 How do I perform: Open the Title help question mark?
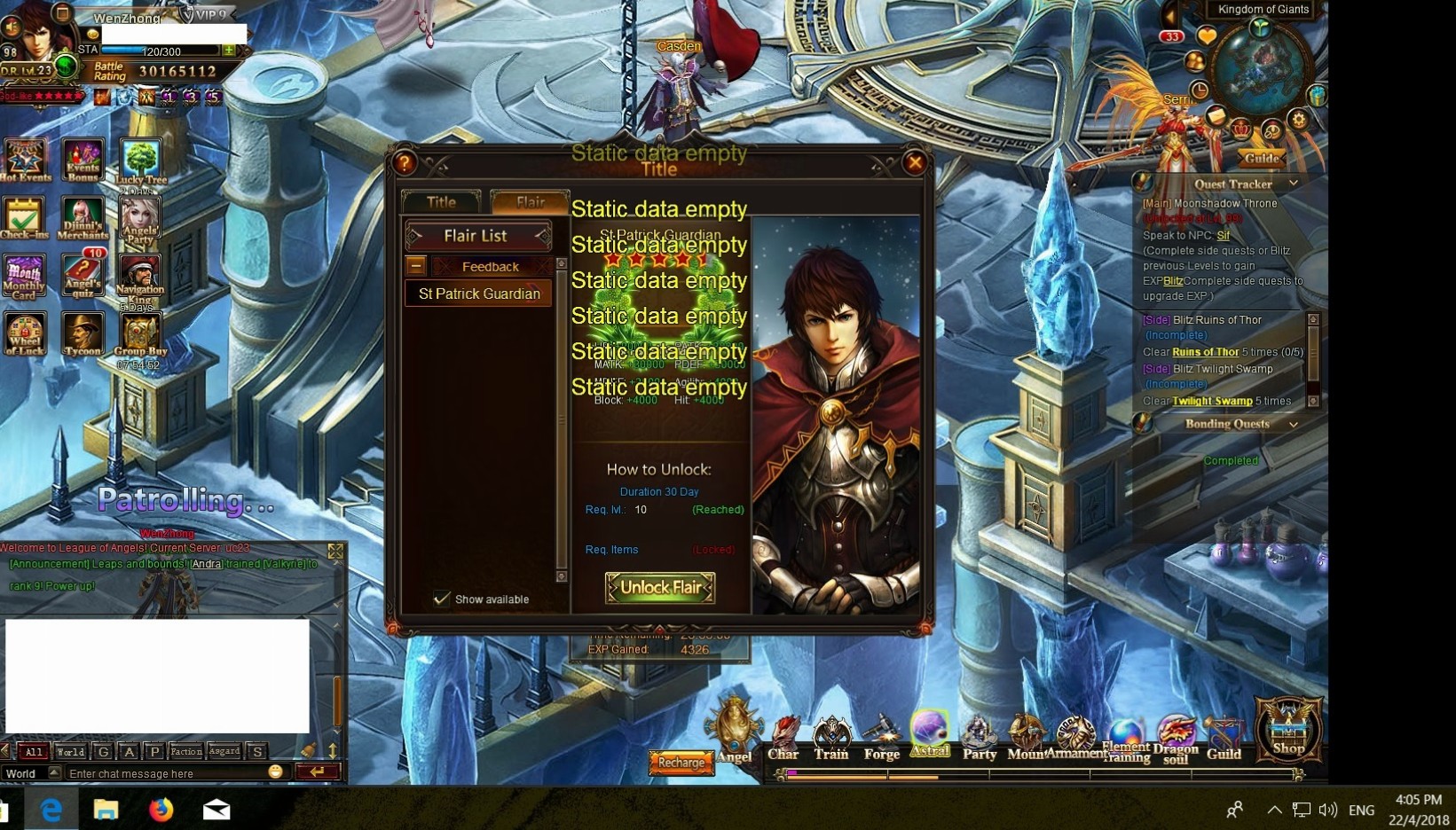[405, 162]
